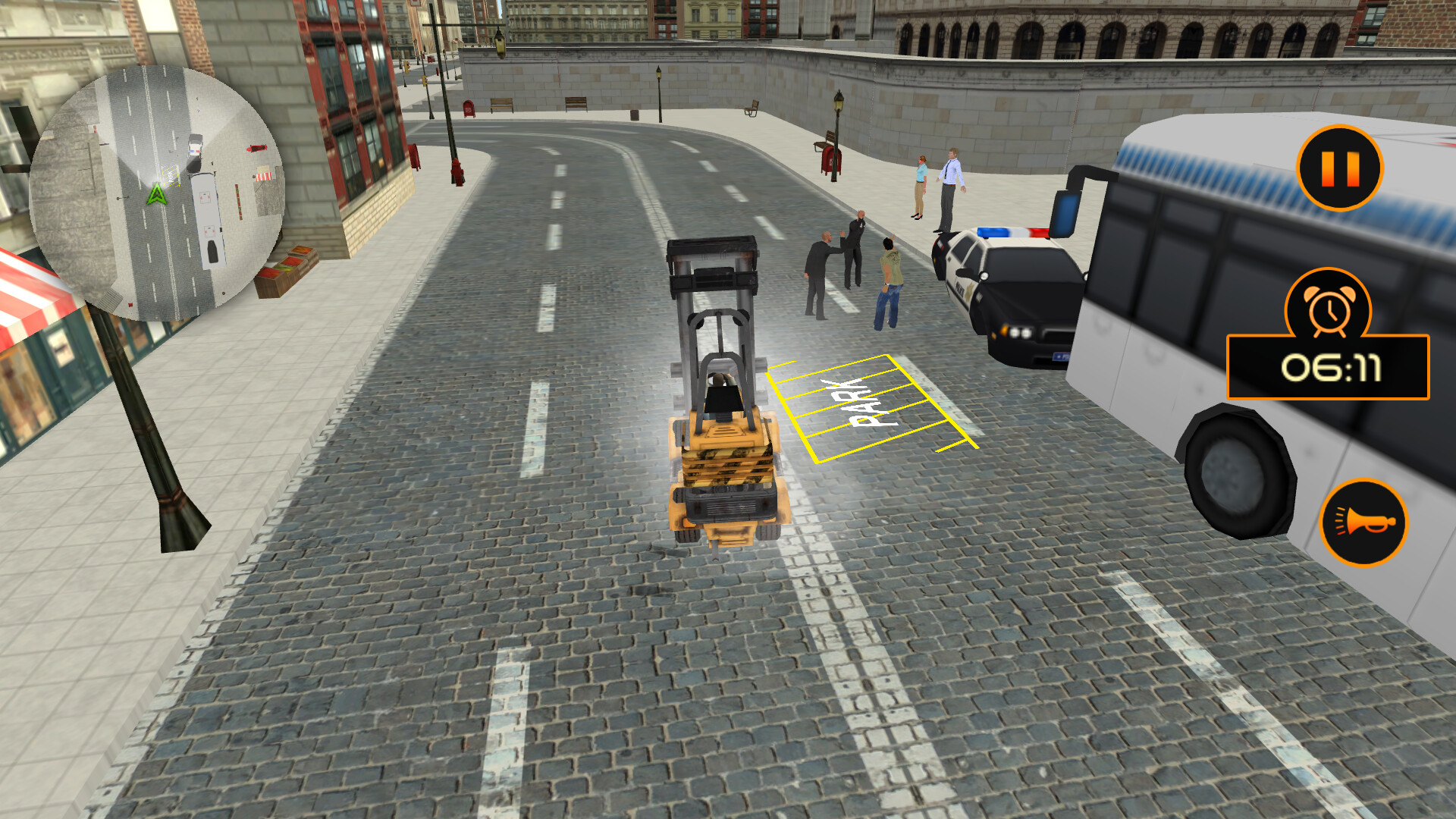Click the 06:11 countdown display
Screen dimensions: 1456x819
[x=1332, y=368]
